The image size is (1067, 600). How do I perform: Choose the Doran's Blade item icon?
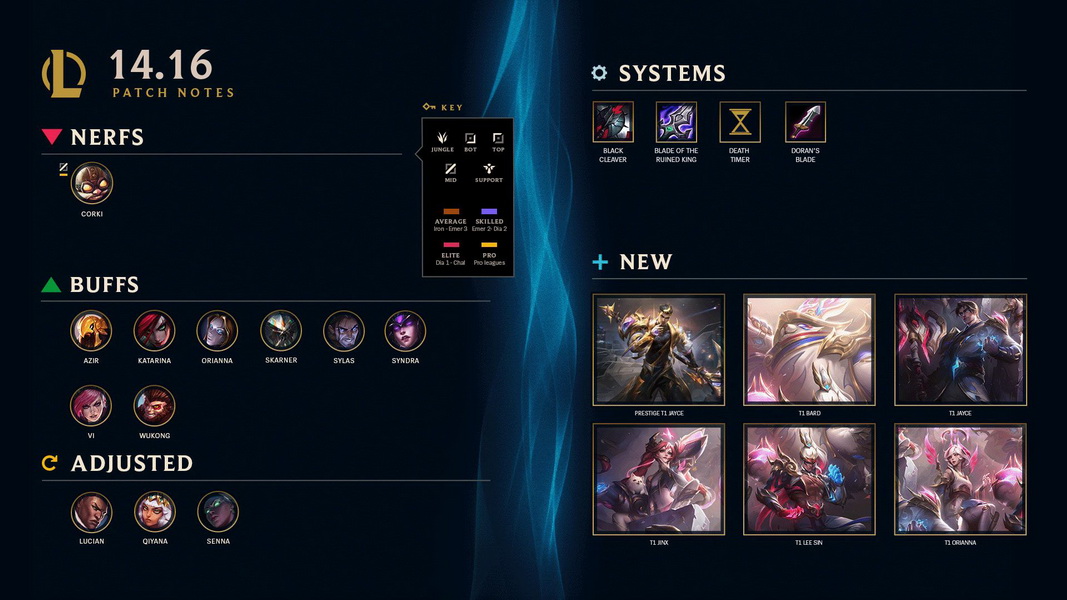click(x=805, y=123)
